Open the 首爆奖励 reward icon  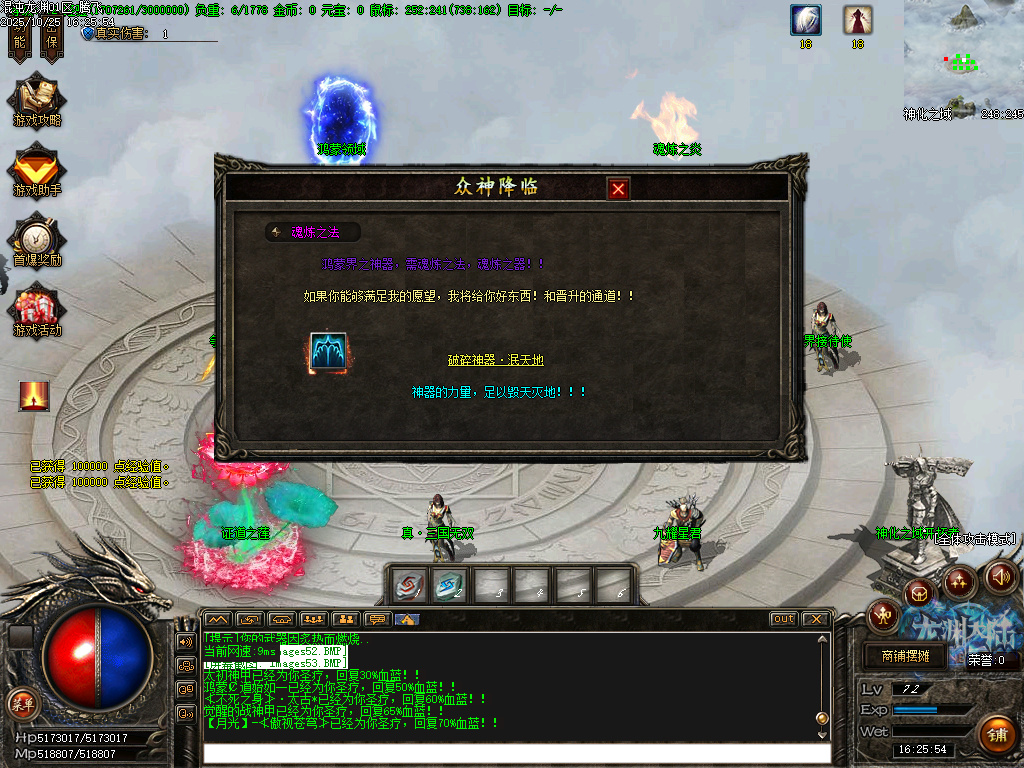coord(37,240)
